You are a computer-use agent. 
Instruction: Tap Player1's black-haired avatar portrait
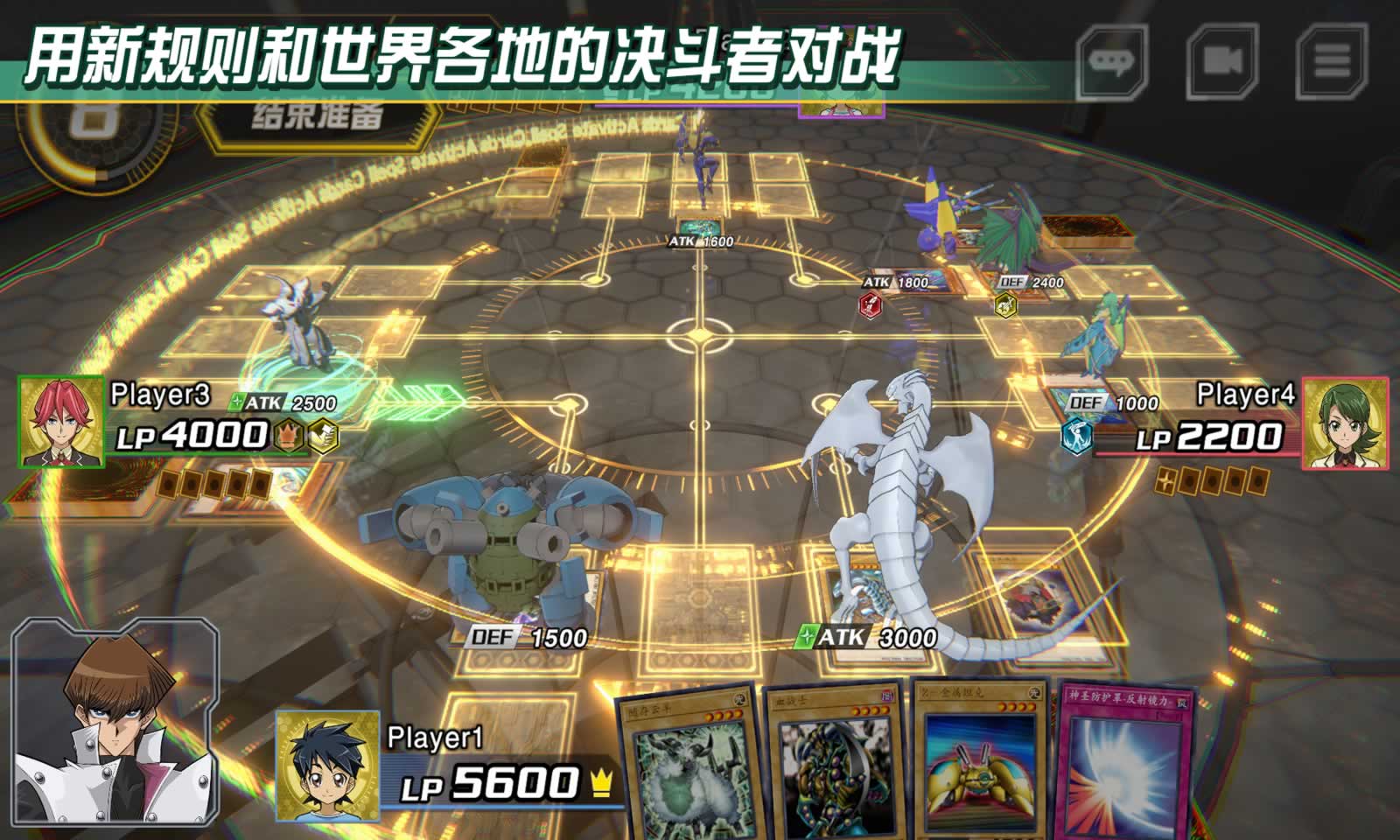tap(327, 766)
